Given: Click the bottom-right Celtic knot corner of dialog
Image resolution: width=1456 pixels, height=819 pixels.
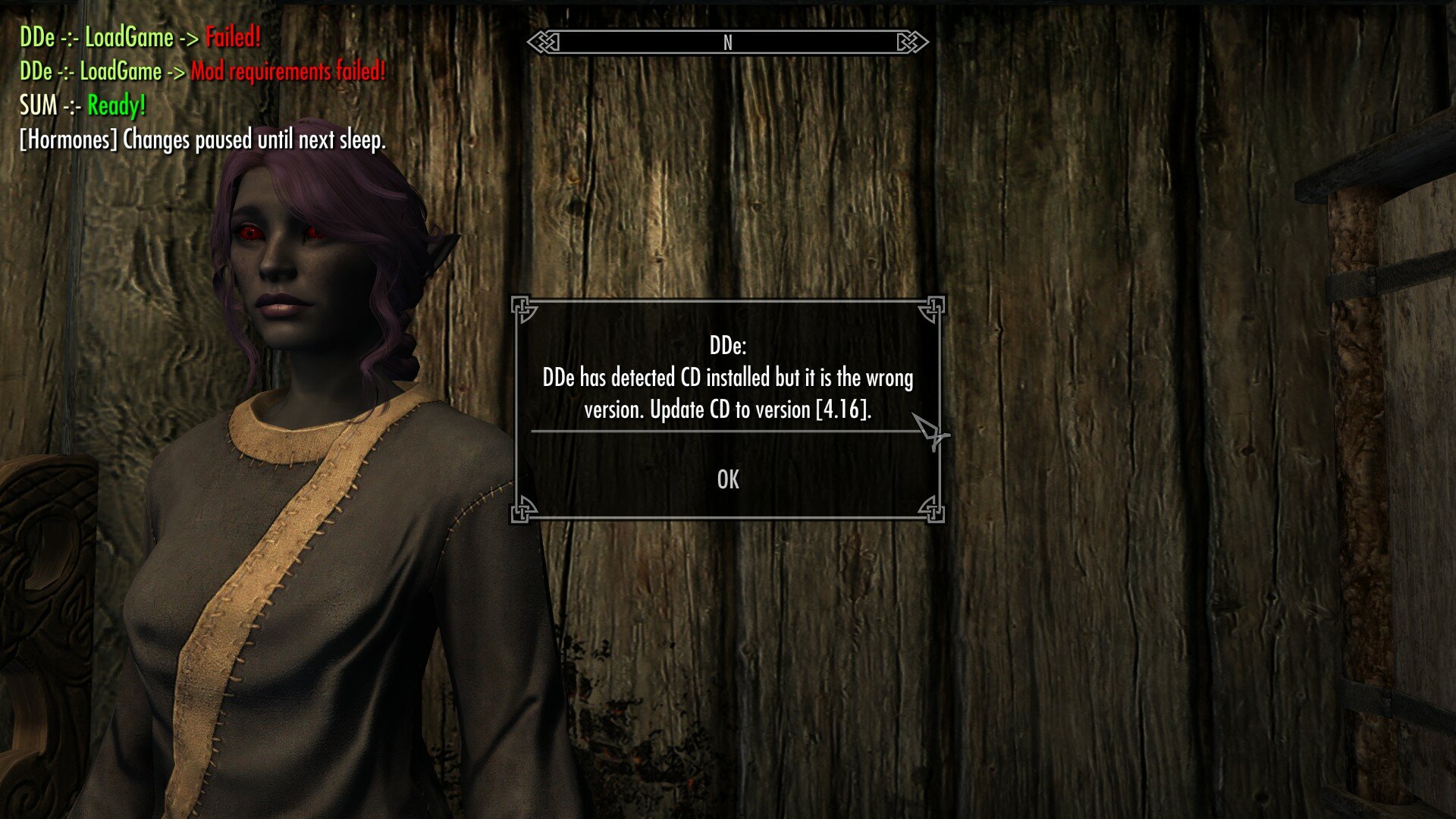Looking at the screenshot, I should click(934, 509).
